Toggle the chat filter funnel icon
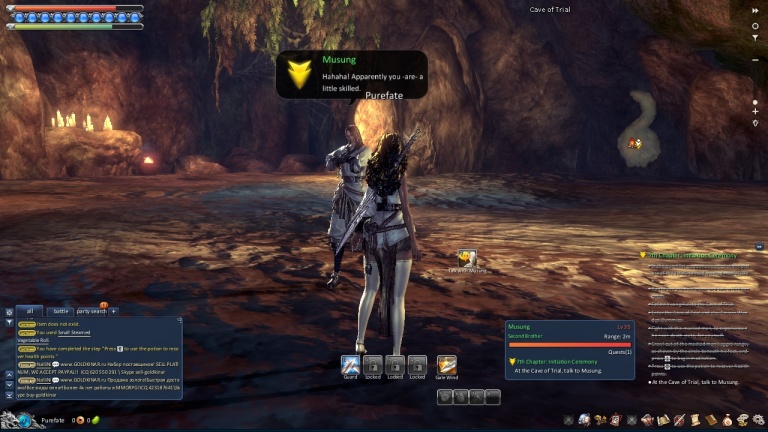Image resolution: width=768 pixels, height=432 pixels. click(9, 322)
